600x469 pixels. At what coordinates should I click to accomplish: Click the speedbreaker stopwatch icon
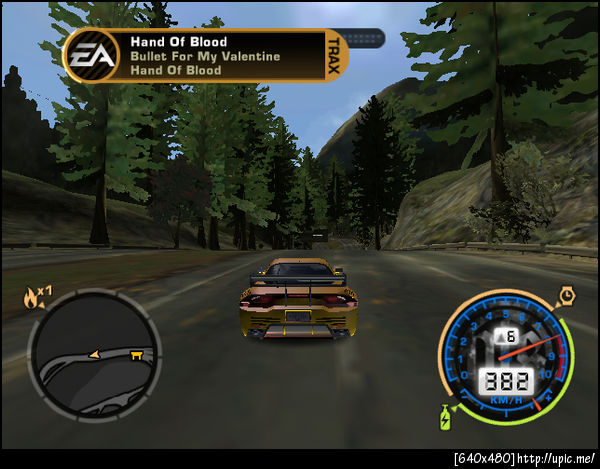567,295
